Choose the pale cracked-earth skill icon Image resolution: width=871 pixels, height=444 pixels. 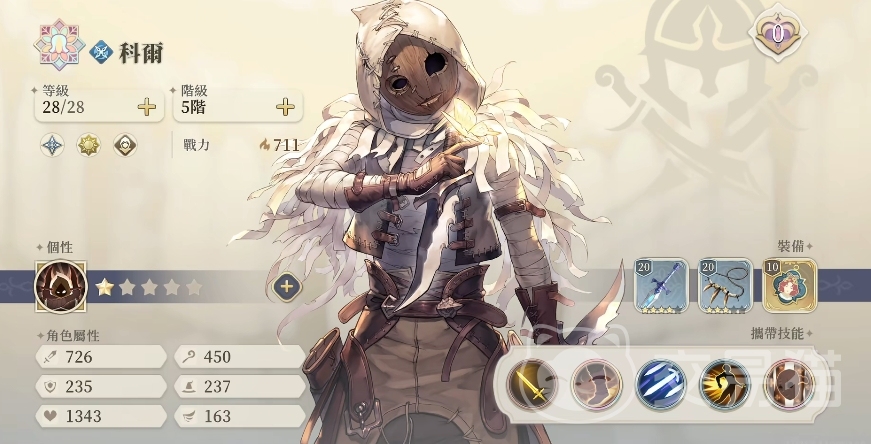click(x=596, y=384)
